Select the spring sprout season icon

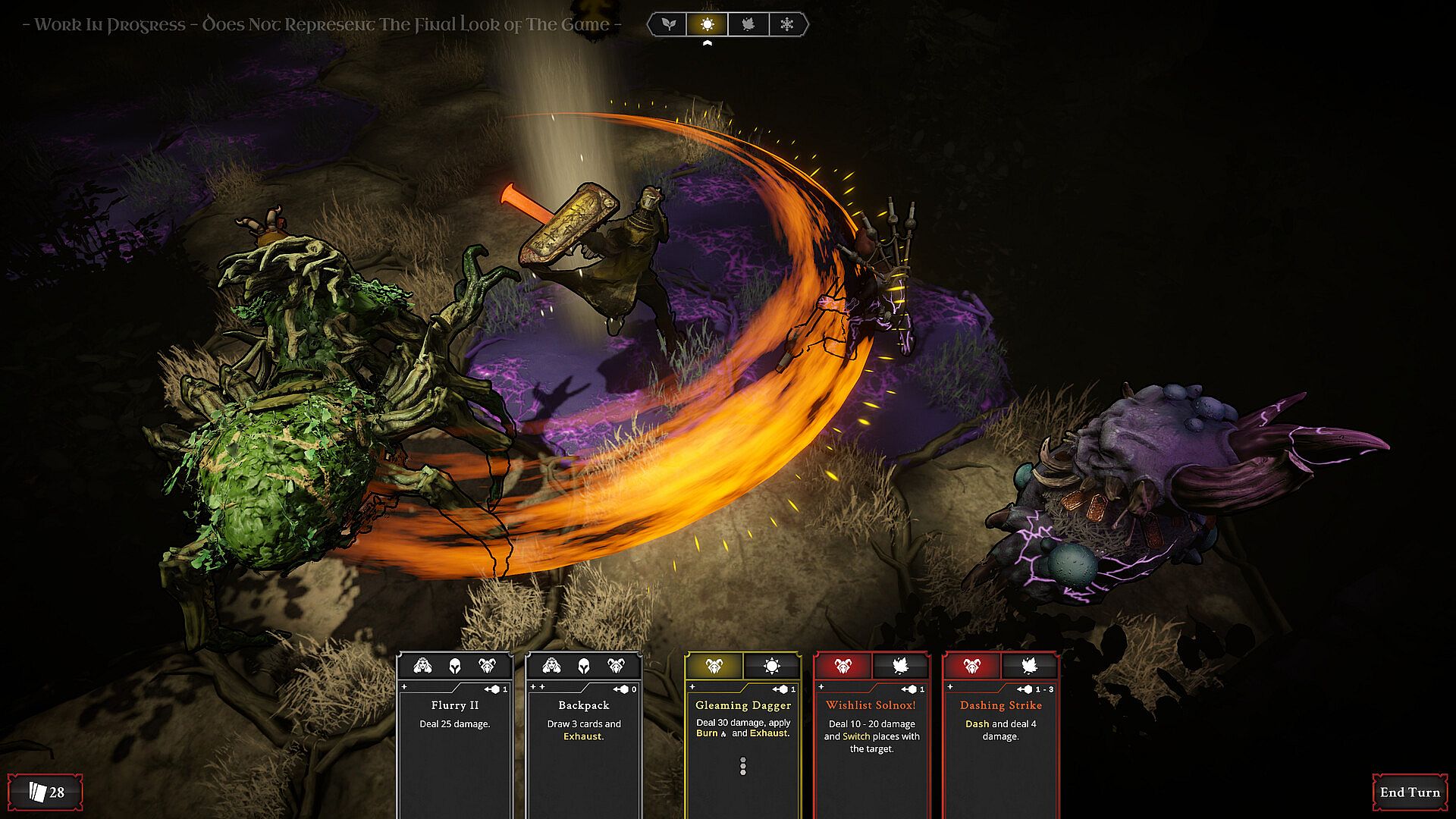tap(668, 24)
